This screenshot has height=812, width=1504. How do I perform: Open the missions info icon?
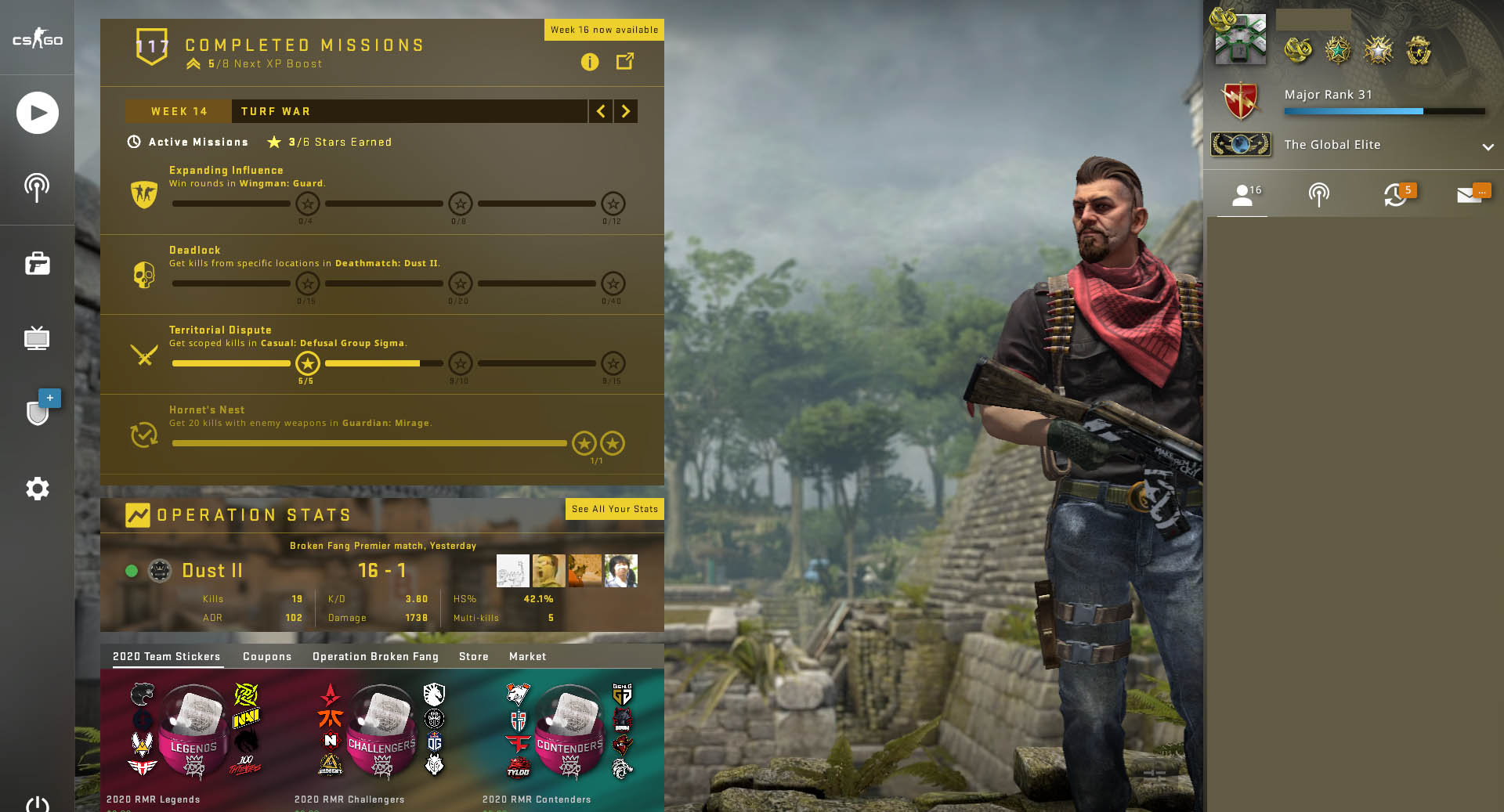pos(590,62)
